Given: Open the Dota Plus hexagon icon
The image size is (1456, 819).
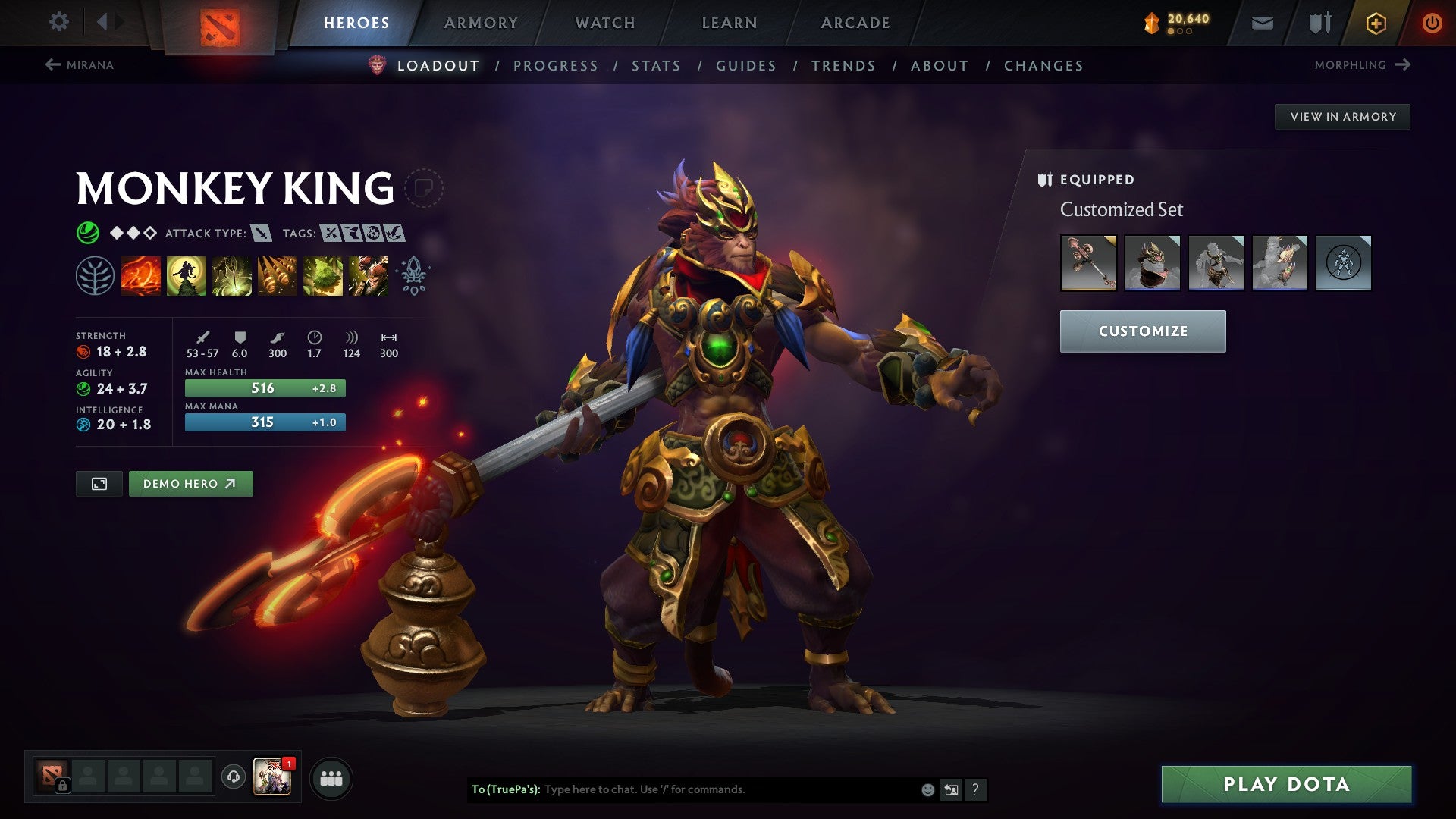Looking at the screenshot, I should tap(1376, 22).
